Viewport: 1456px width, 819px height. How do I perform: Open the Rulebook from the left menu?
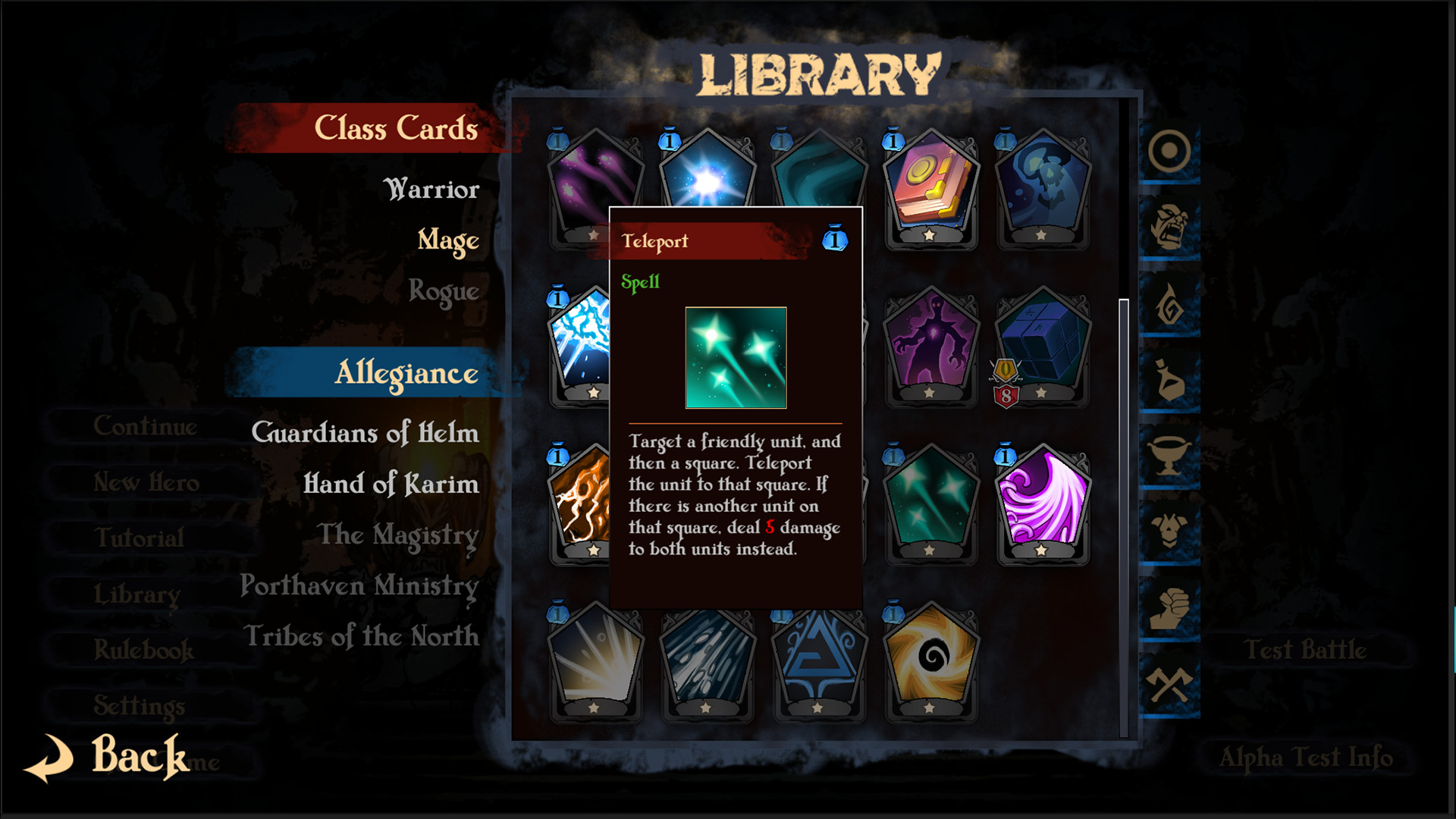[144, 650]
